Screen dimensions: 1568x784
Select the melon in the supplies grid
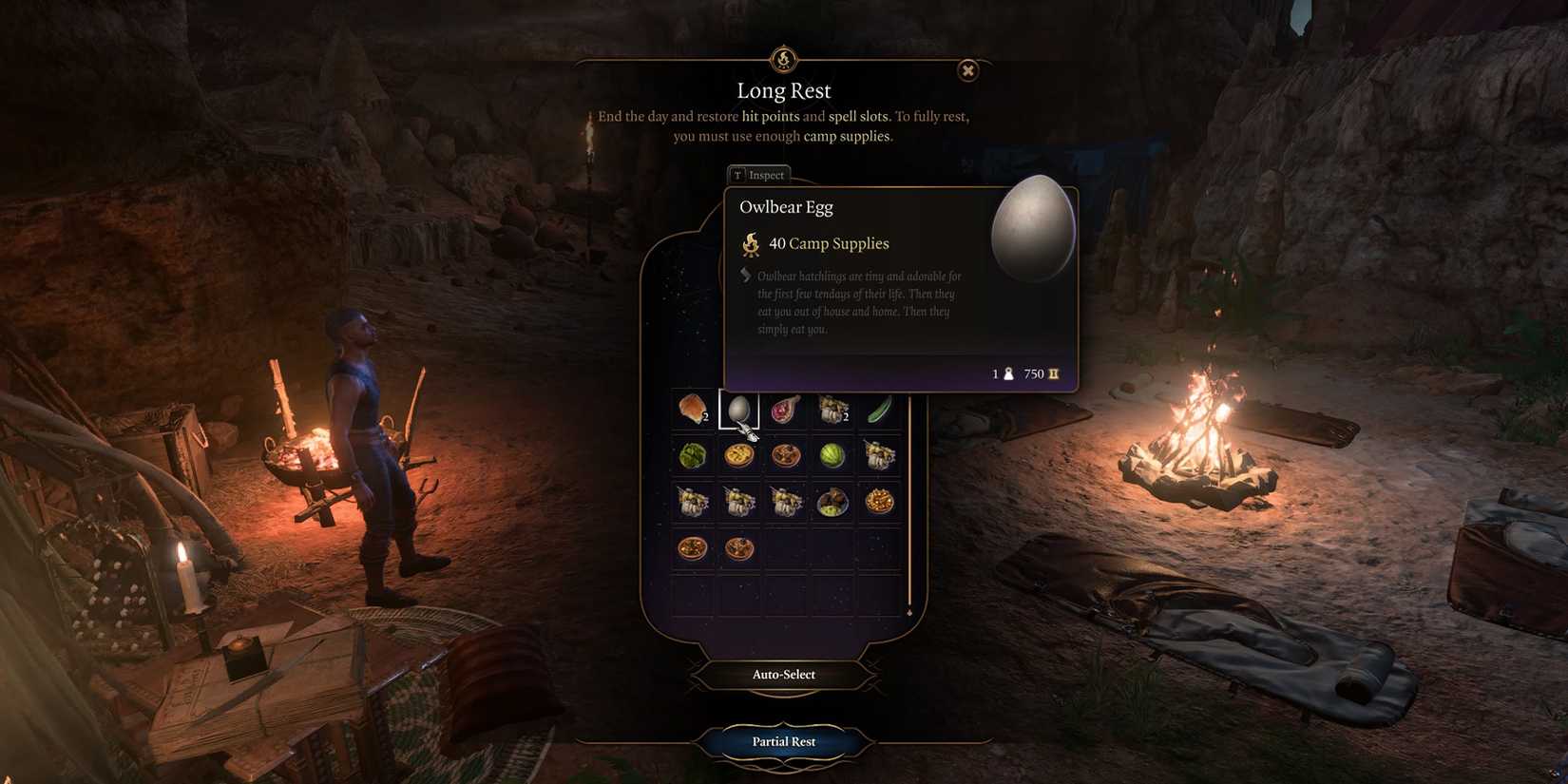[831, 454]
